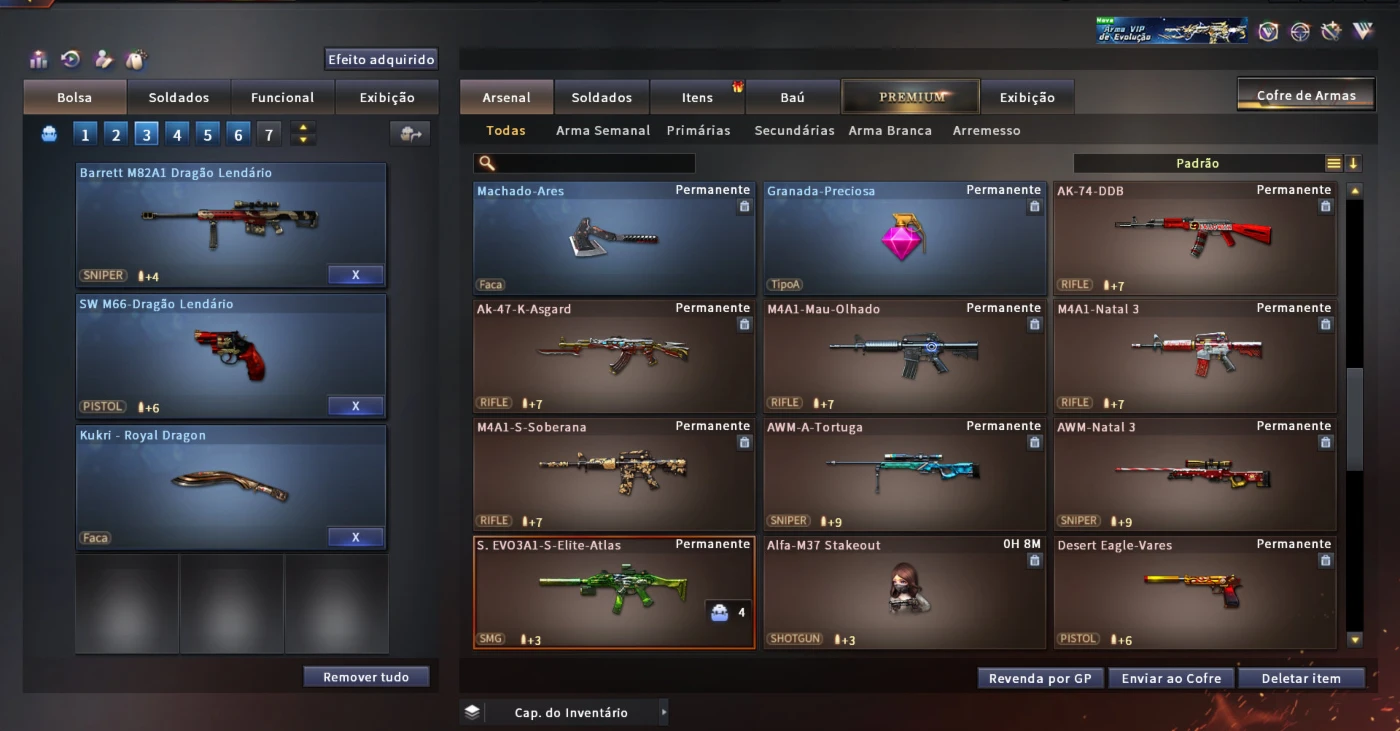Show the Arma Branca category

point(890,131)
